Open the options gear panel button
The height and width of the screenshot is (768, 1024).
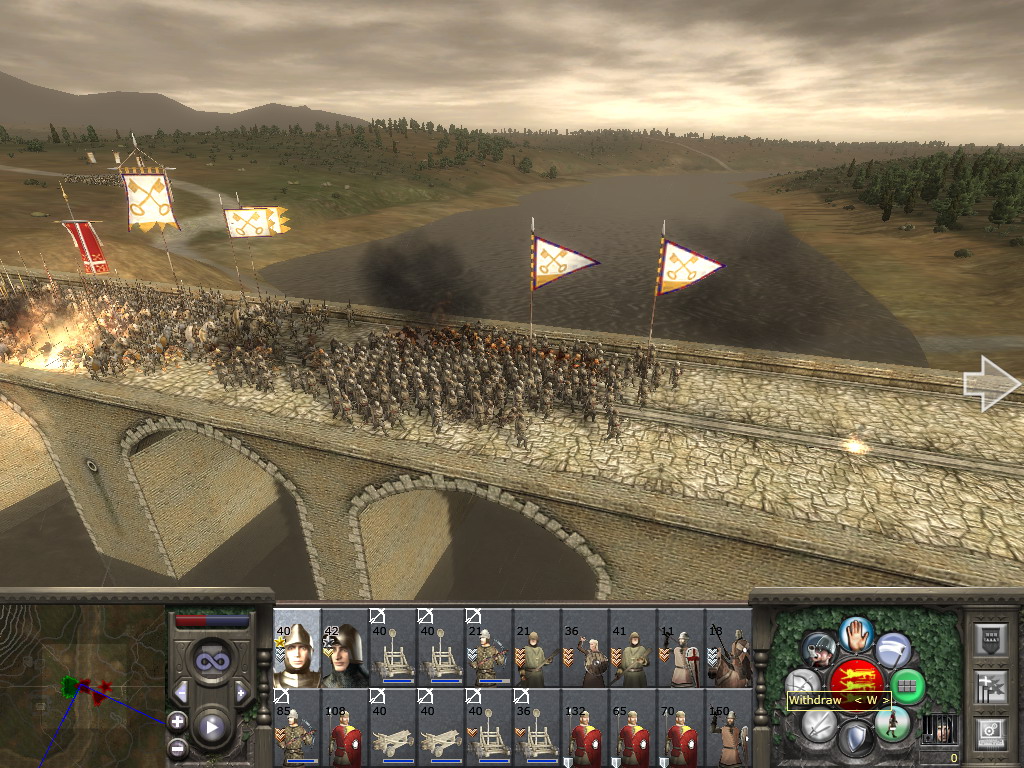993,731
